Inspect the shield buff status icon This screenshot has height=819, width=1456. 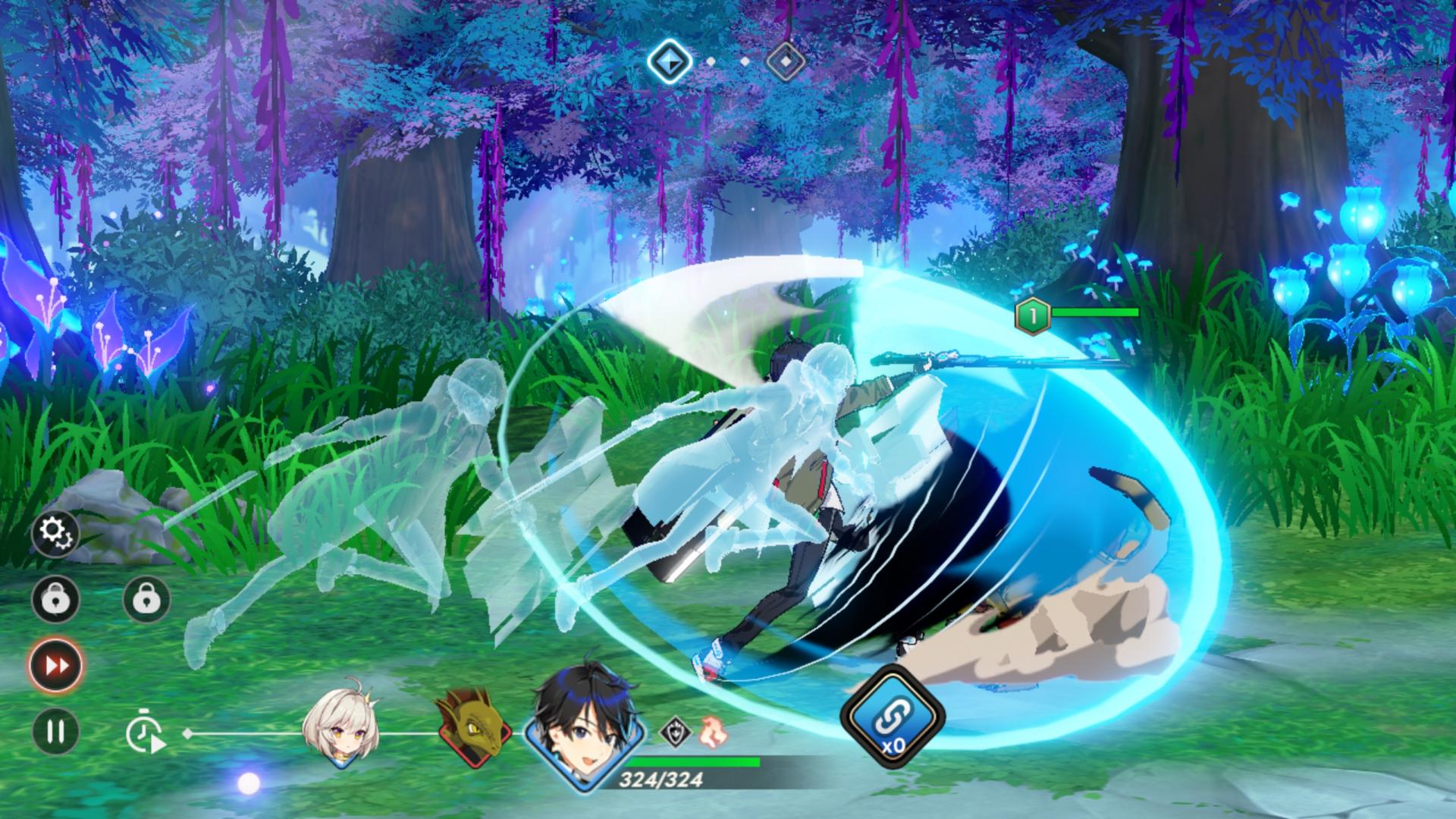[674, 732]
